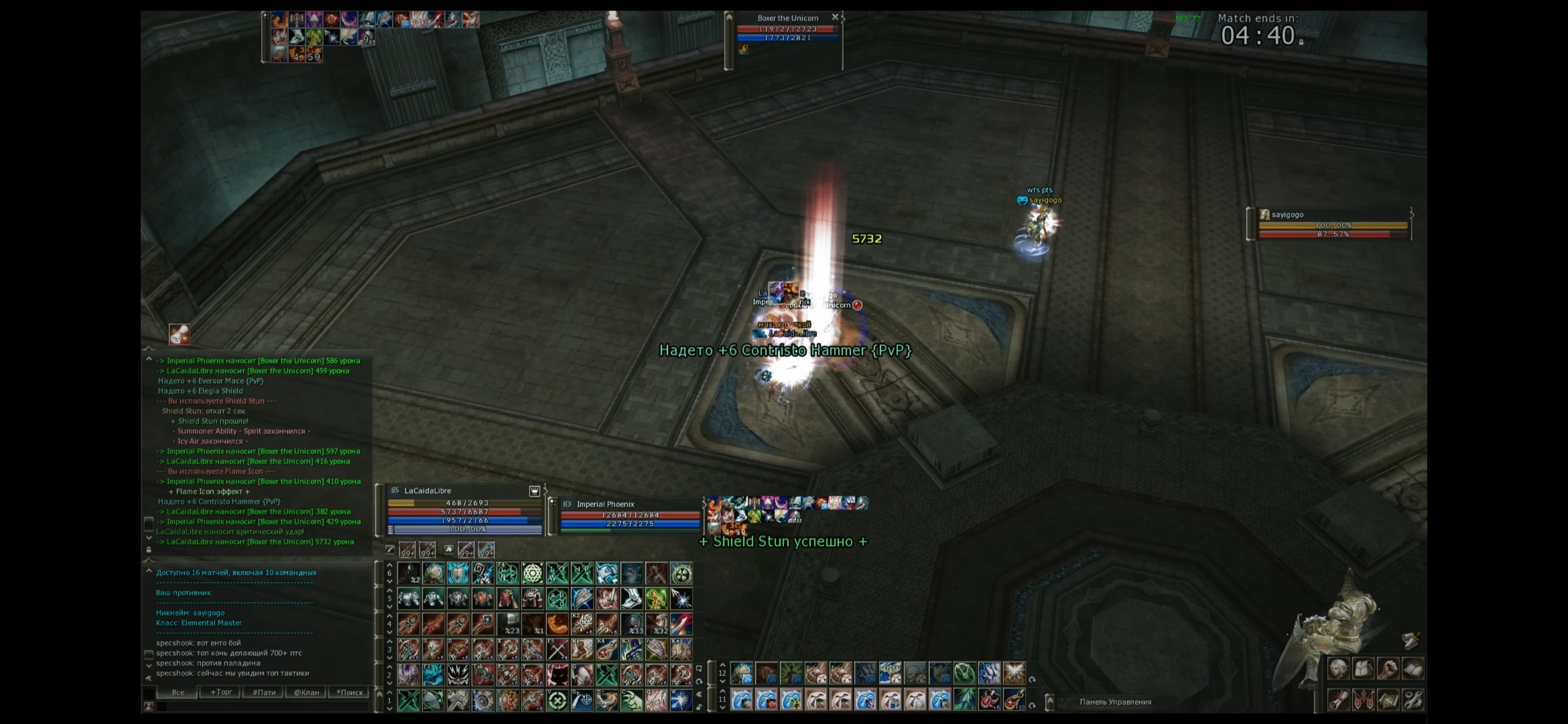This screenshot has width=1568, height=724.
Task: Open the inventory backpack icon
Action: [1363, 668]
